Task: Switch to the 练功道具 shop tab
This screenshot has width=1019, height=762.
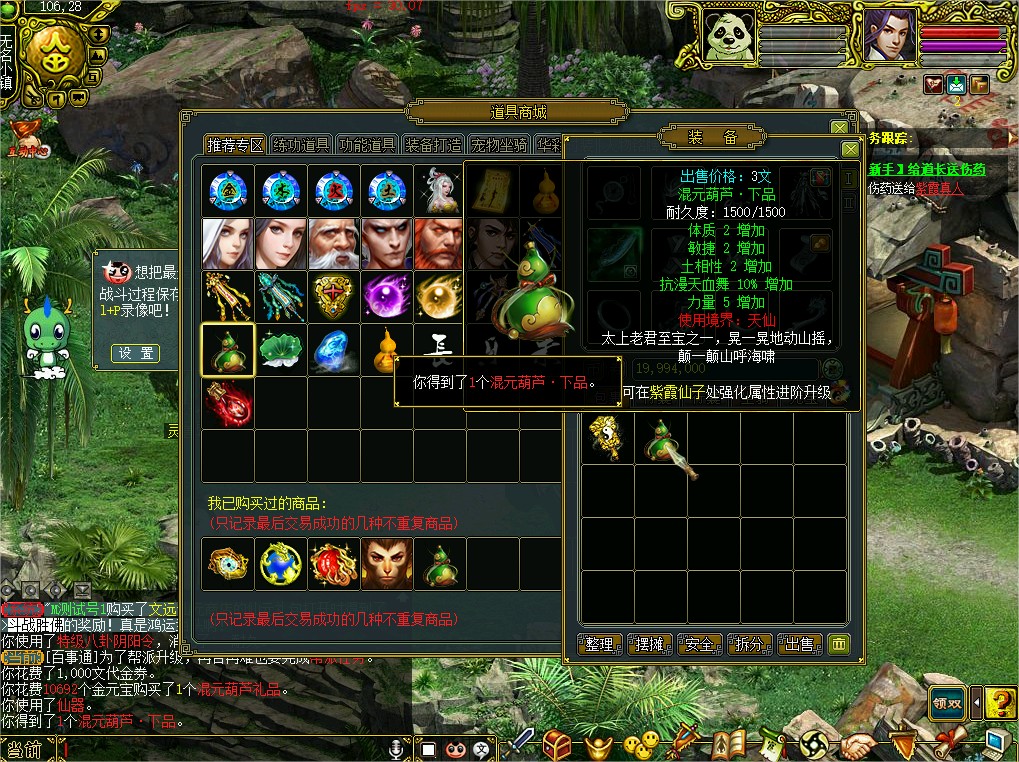Action: pyautogui.click(x=301, y=145)
